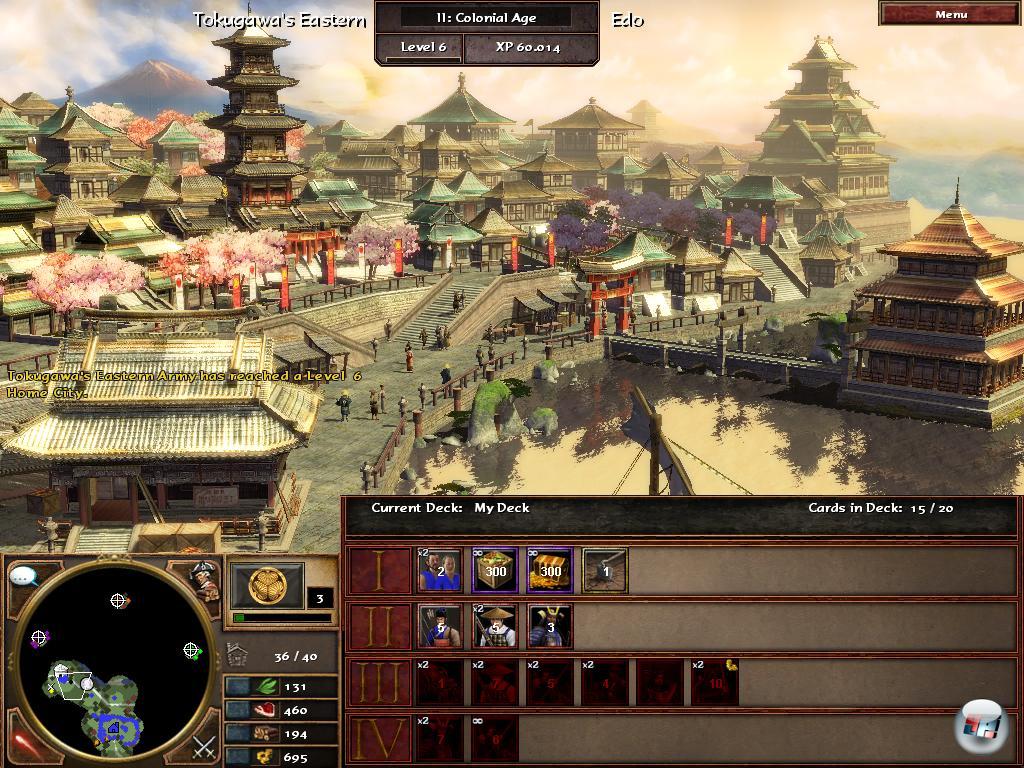Click the food resource row

coord(280,710)
